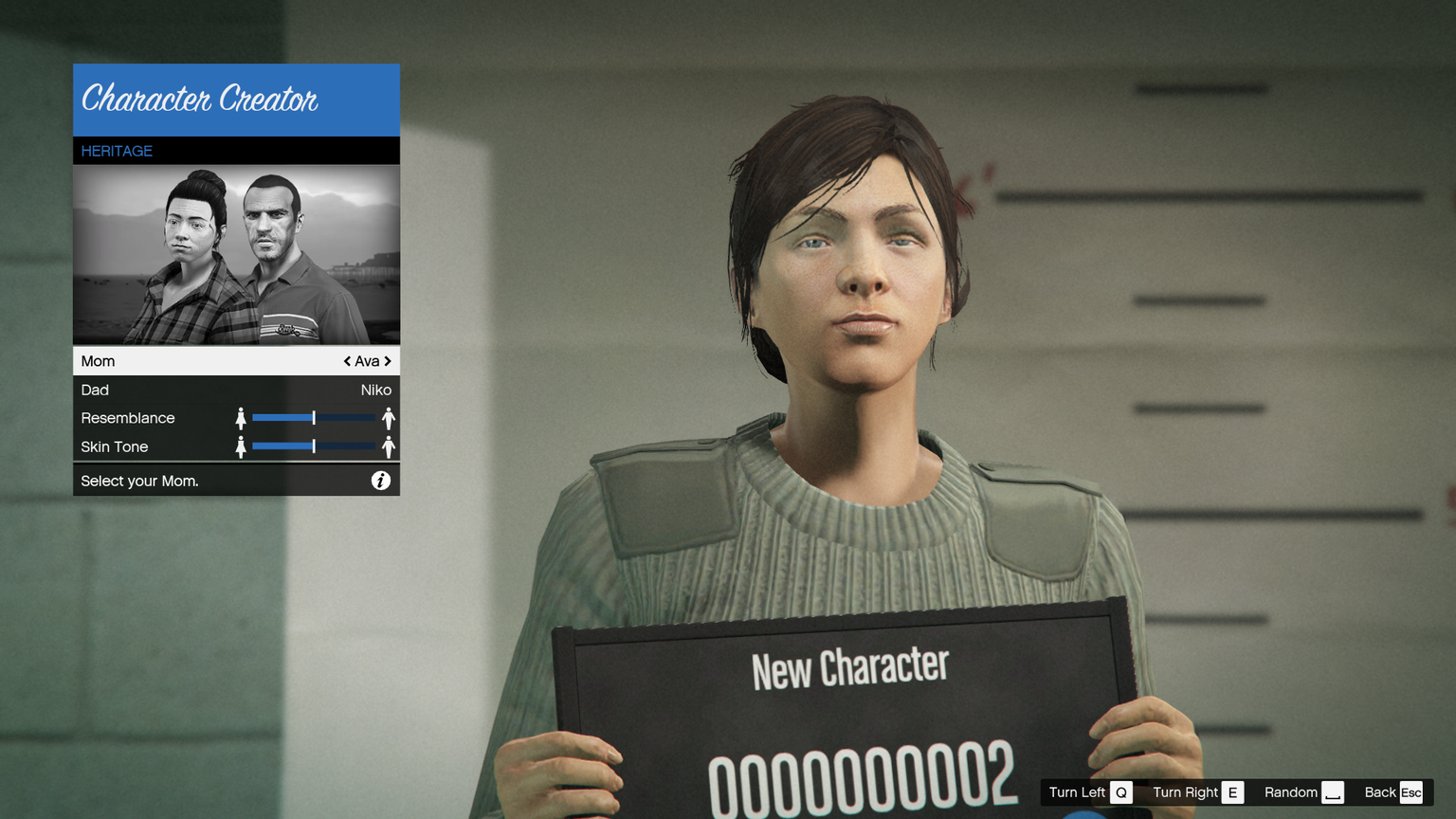Randomize character with the Random button
The image size is (1456, 819).
(x=1303, y=792)
